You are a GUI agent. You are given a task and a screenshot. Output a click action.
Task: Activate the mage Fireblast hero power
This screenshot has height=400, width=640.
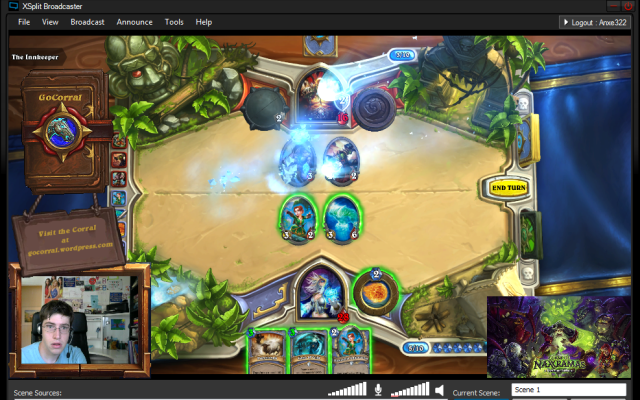[x=375, y=292]
